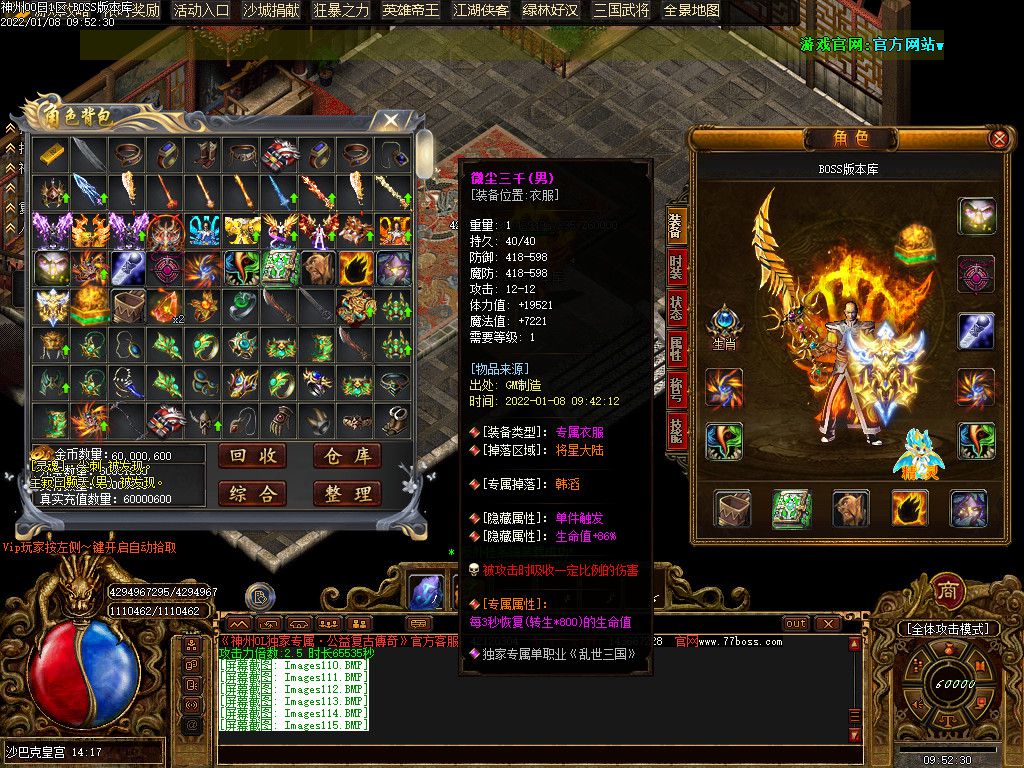Open the 活动入口 menu
Screen dimensions: 1024x768
coord(201,11)
